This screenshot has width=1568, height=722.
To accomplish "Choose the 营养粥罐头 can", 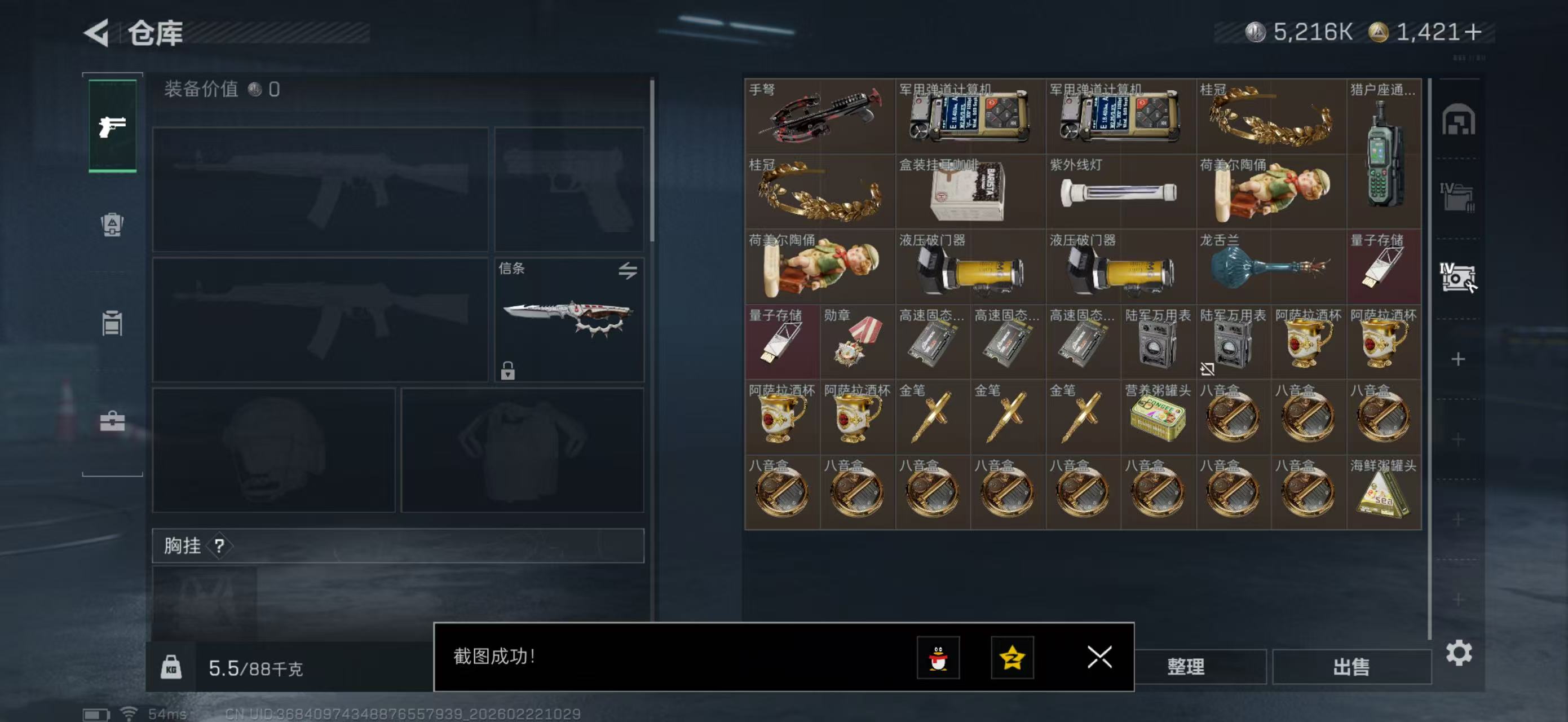I will click(x=1157, y=417).
